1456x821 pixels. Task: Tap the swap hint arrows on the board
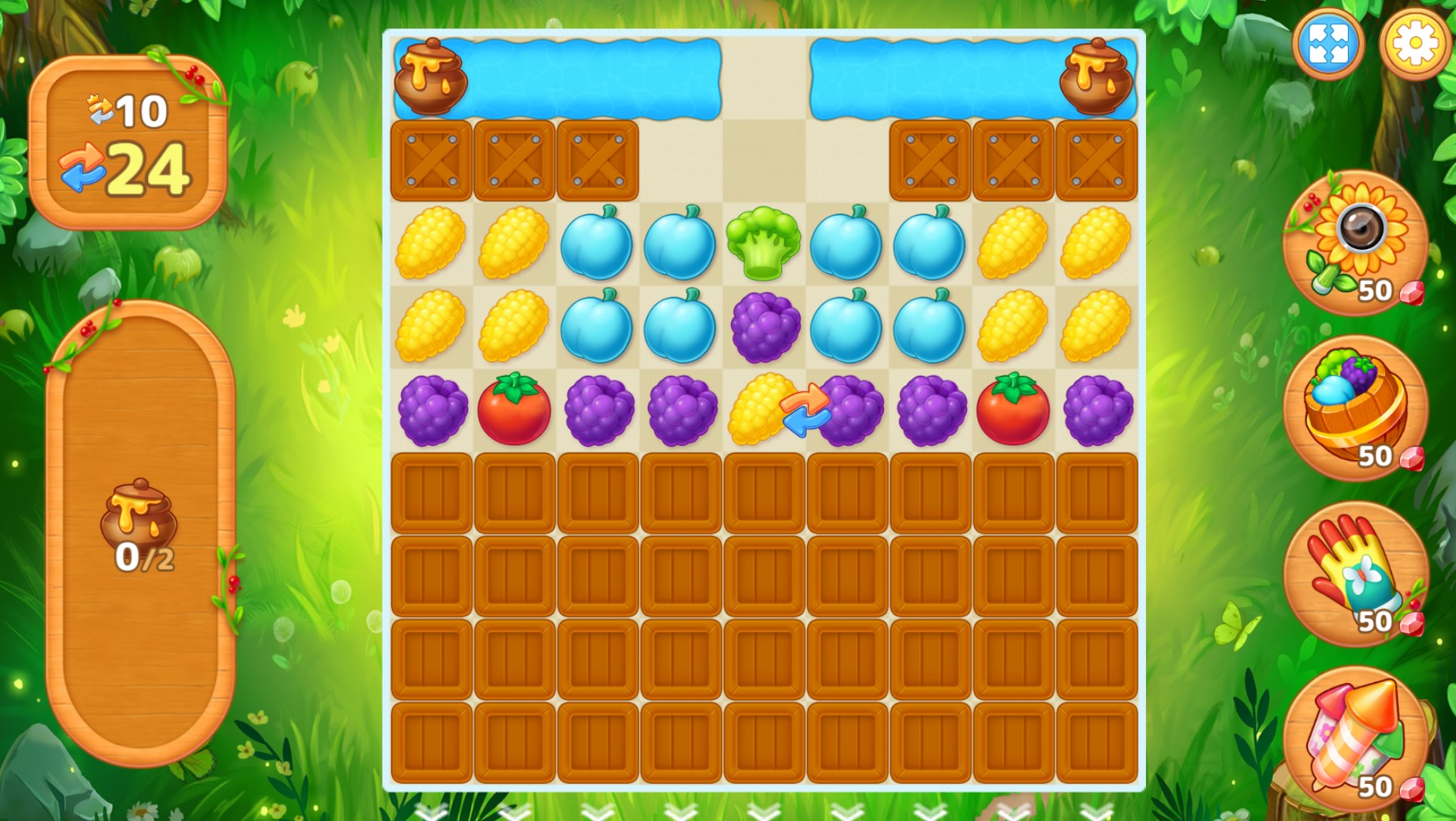[x=807, y=410]
